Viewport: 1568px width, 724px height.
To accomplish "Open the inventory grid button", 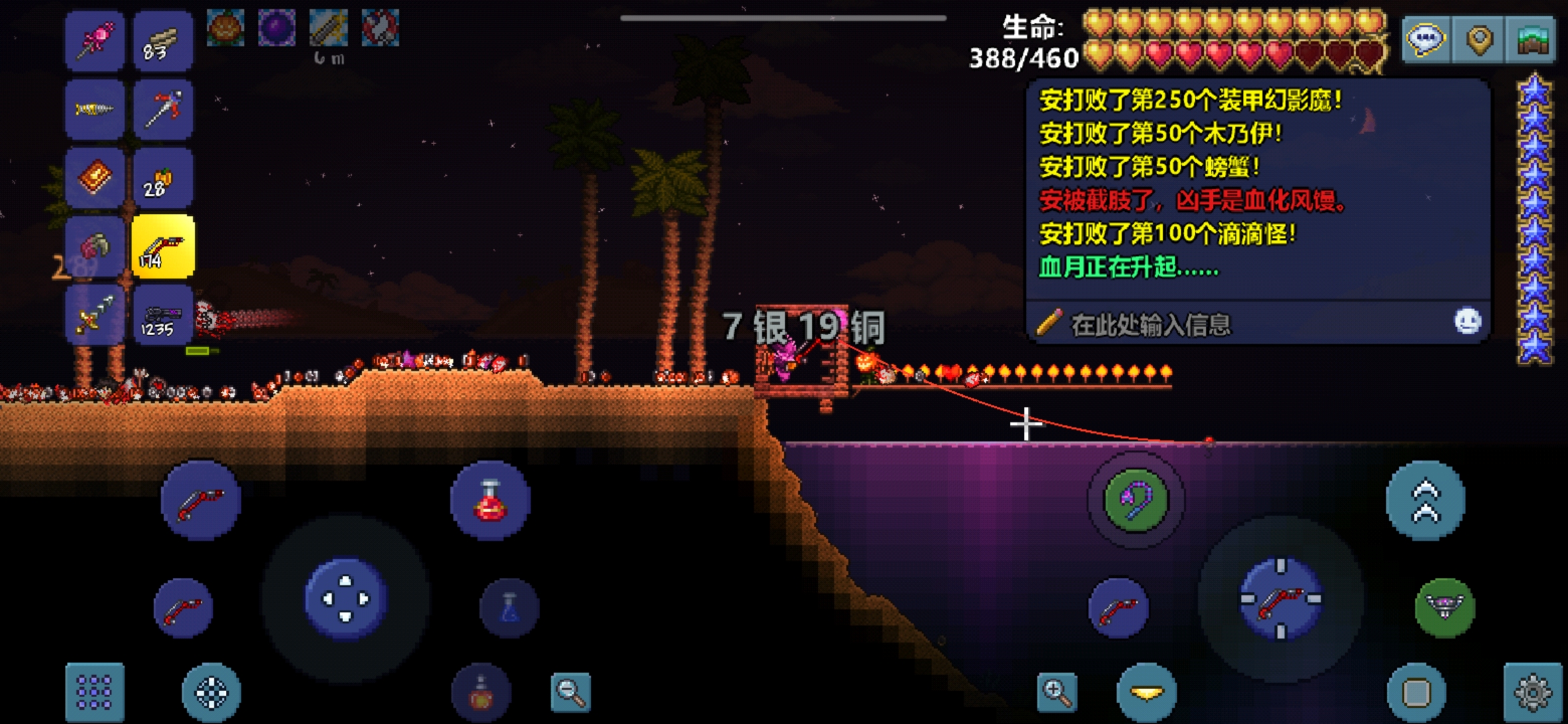I will tap(94, 692).
